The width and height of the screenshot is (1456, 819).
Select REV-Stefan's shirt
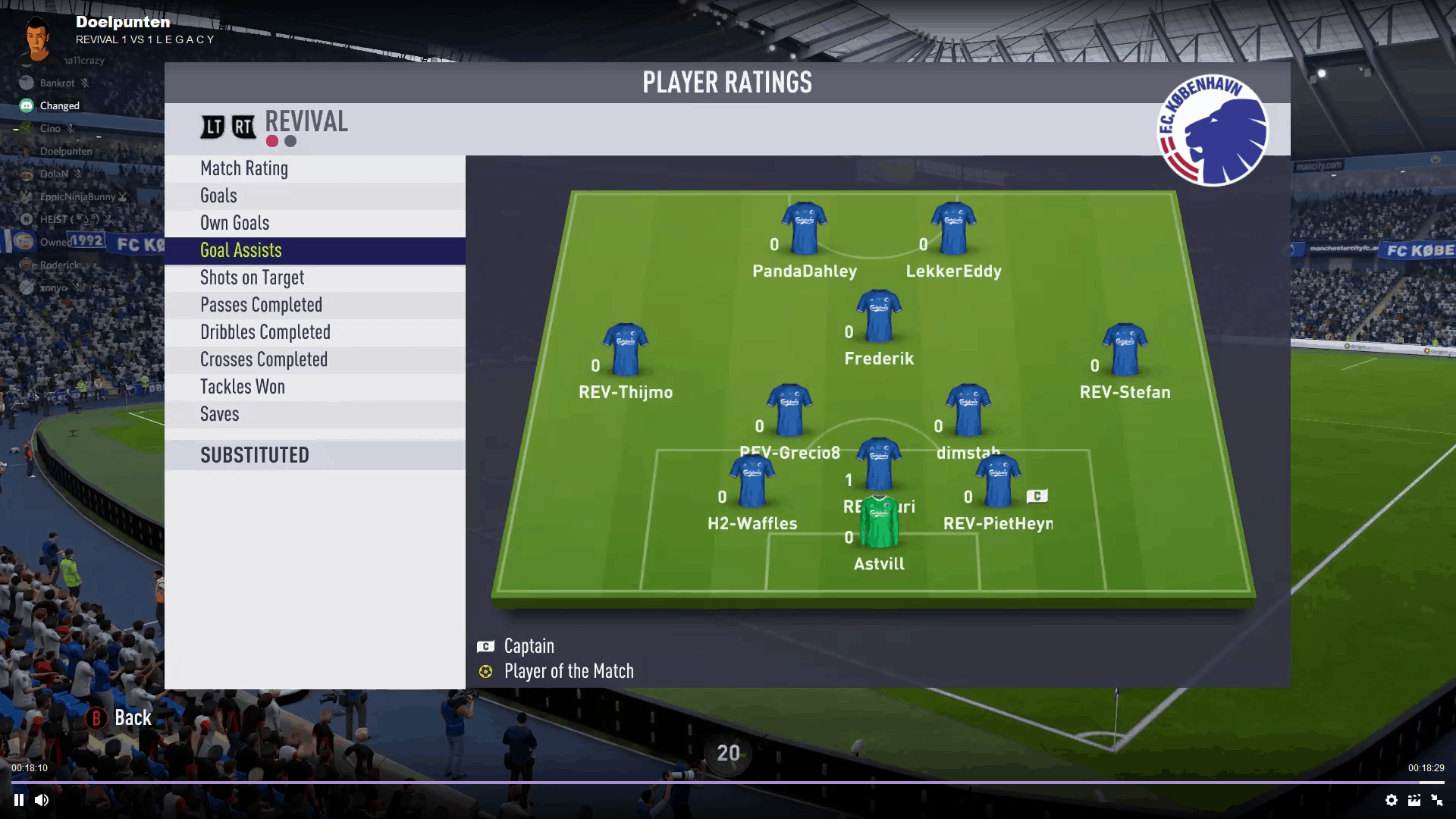(1125, 350)
